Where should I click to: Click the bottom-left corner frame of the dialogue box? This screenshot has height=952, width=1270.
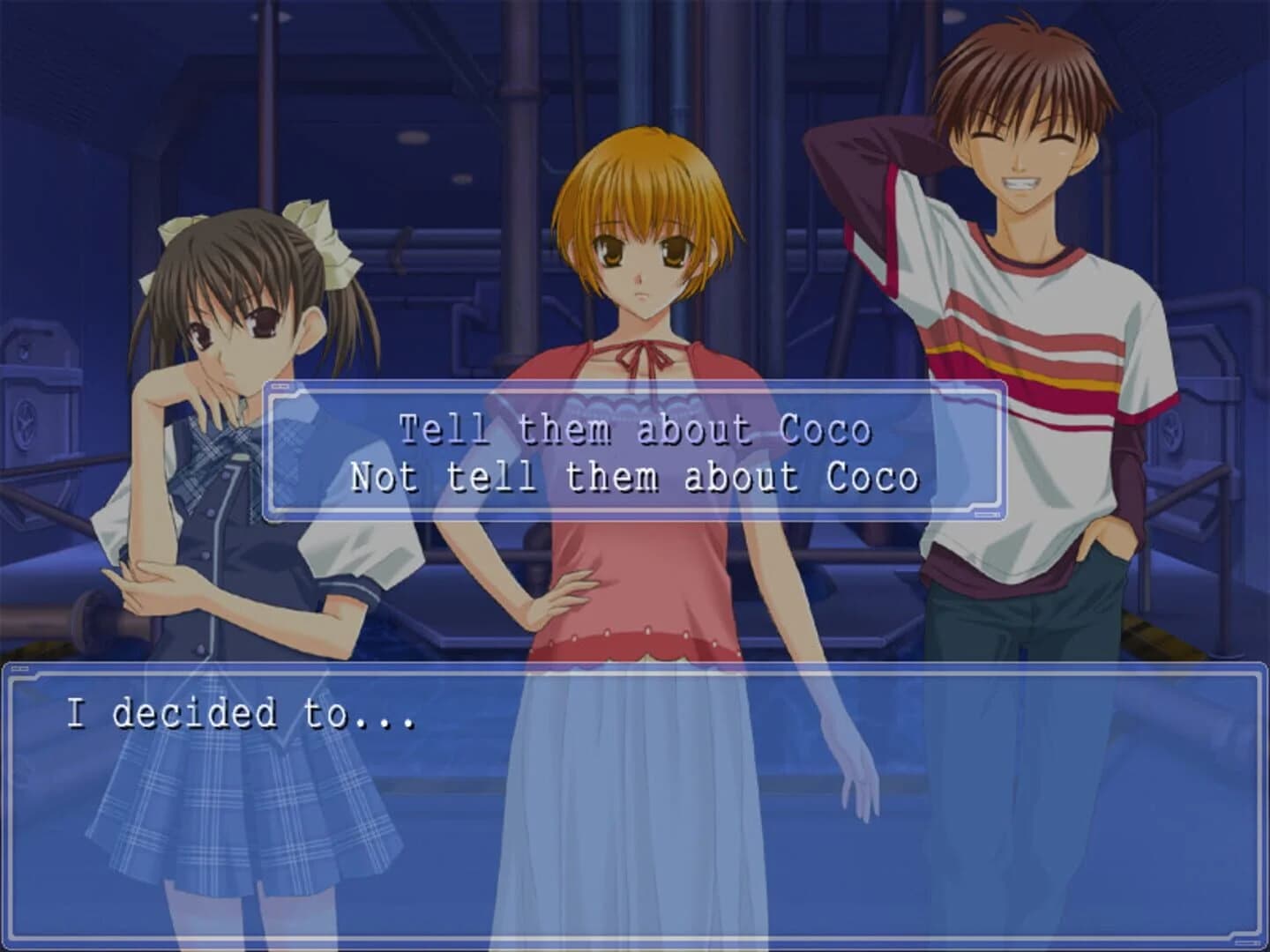(13, 934)
